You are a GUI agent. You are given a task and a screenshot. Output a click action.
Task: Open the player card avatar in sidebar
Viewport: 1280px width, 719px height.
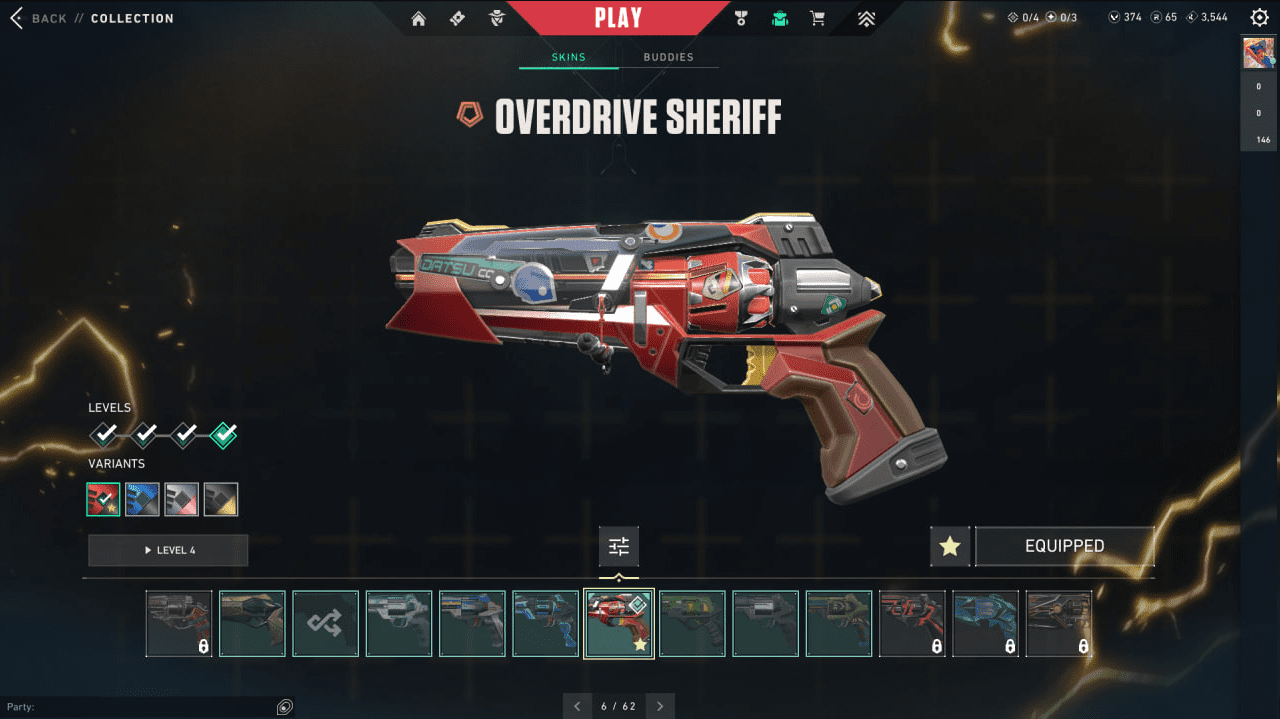(1258, 53)
